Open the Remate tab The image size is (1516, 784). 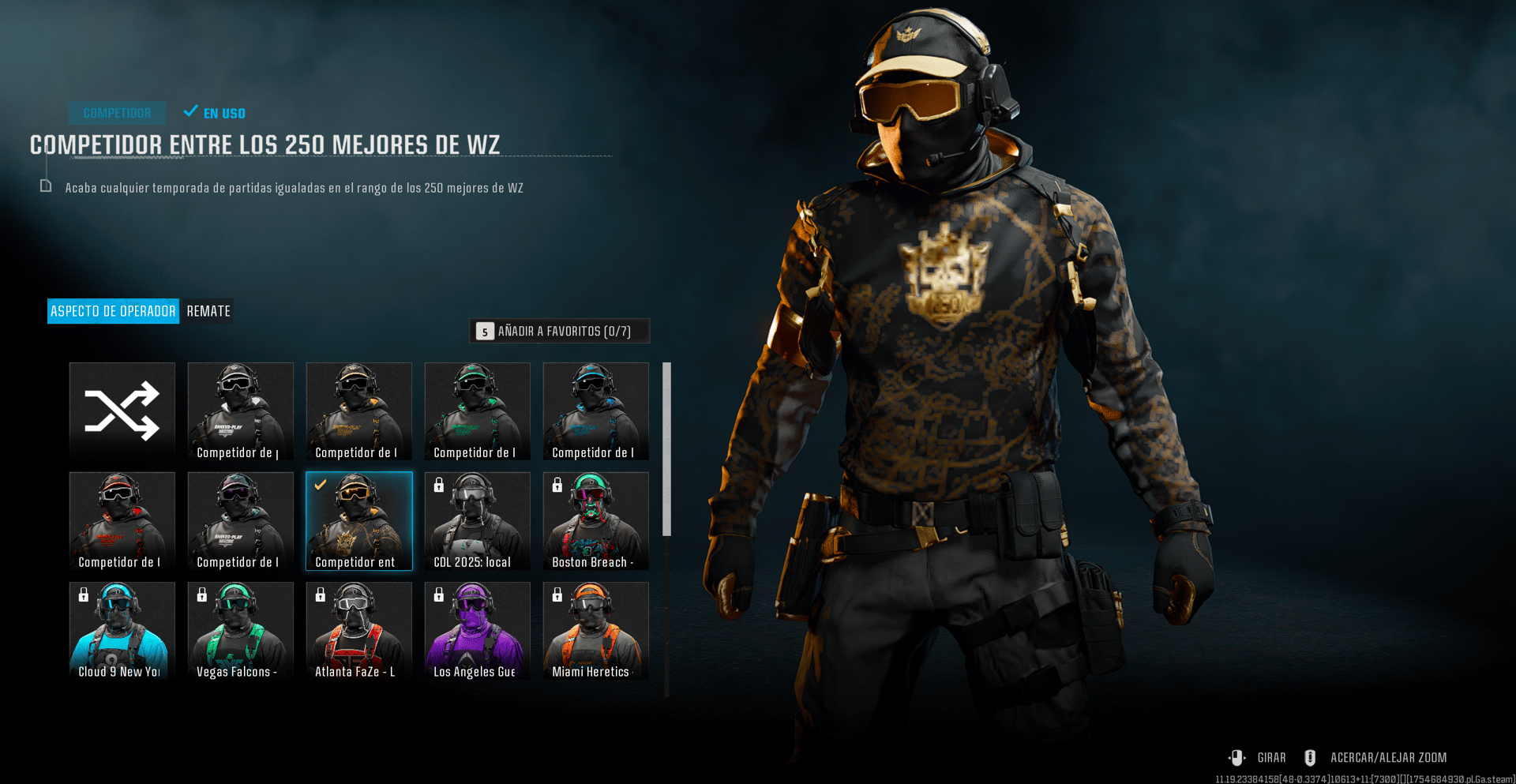click(208, 311)
